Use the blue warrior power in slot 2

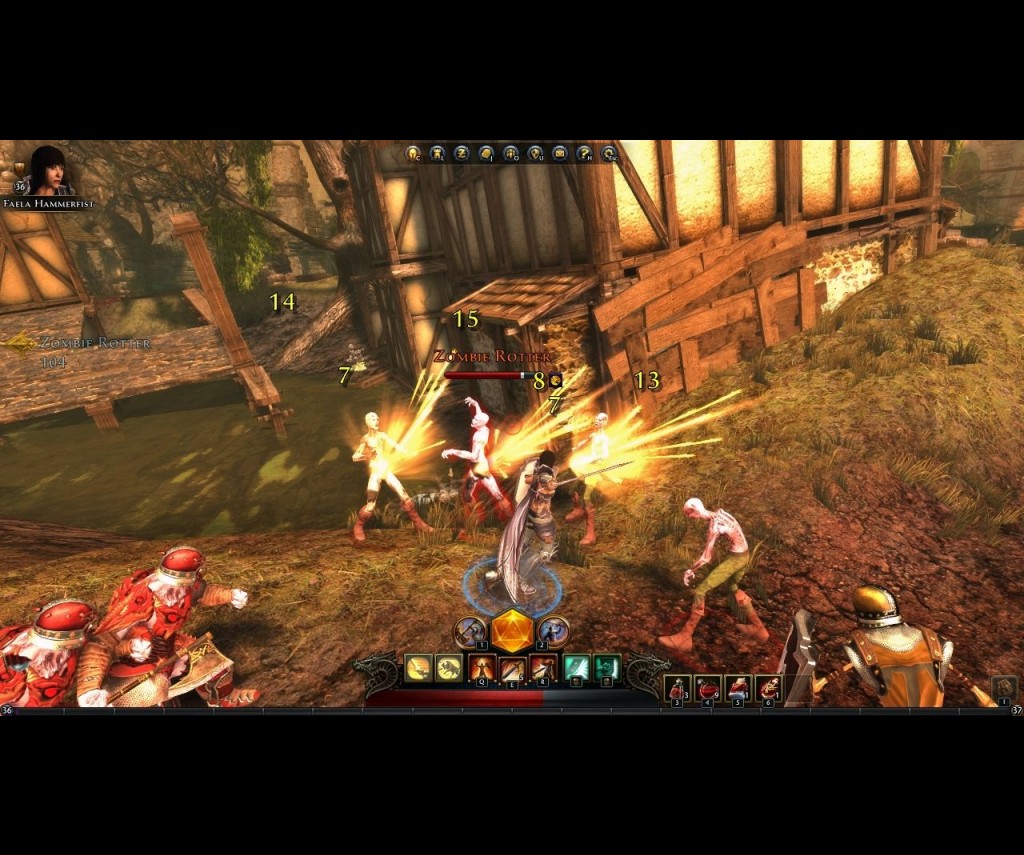click(x=553, y=631)
